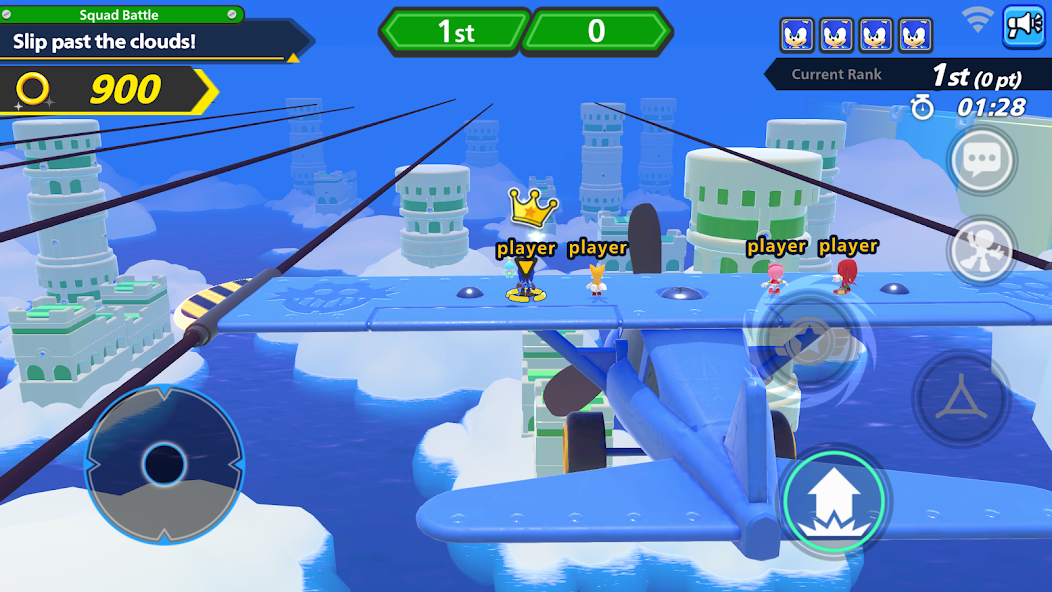Trigger the spin attack button
This screenshot has height=592, width=1052.
coord(810,340)
